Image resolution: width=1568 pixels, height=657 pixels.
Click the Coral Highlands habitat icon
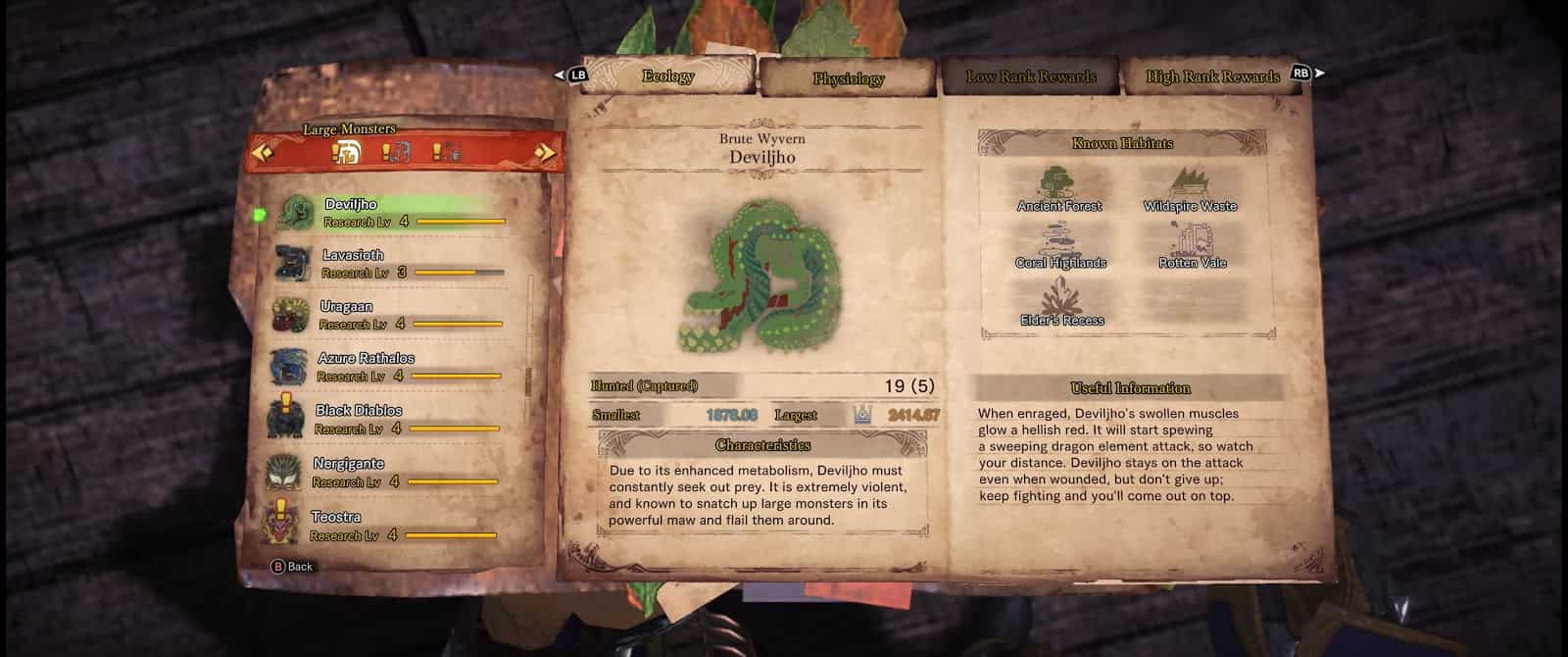point(1060,241)
